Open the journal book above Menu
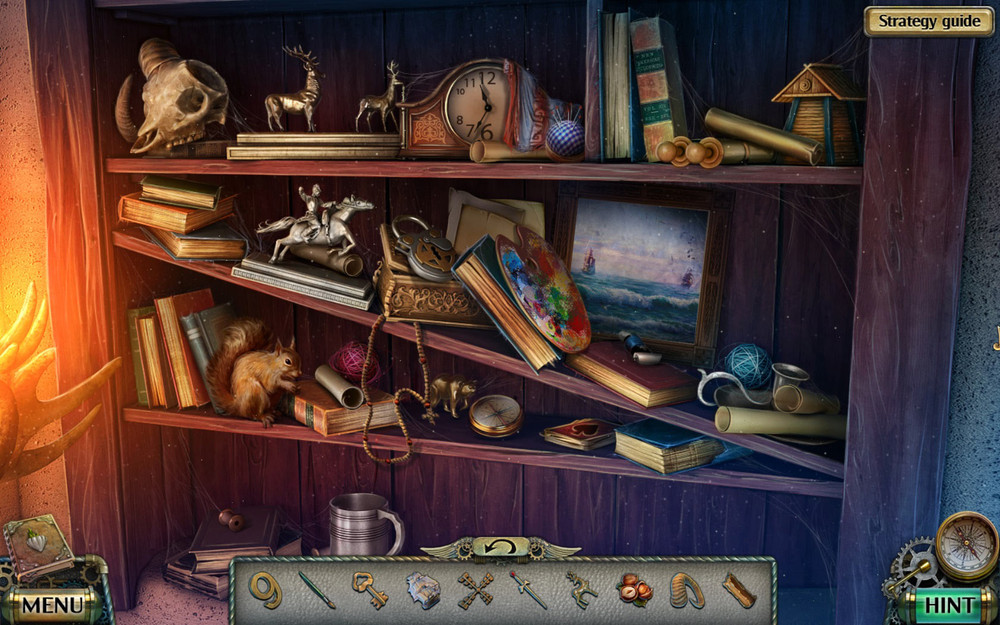The height and width of the screenshot is (625, 1000). click(x=38, y=545)
